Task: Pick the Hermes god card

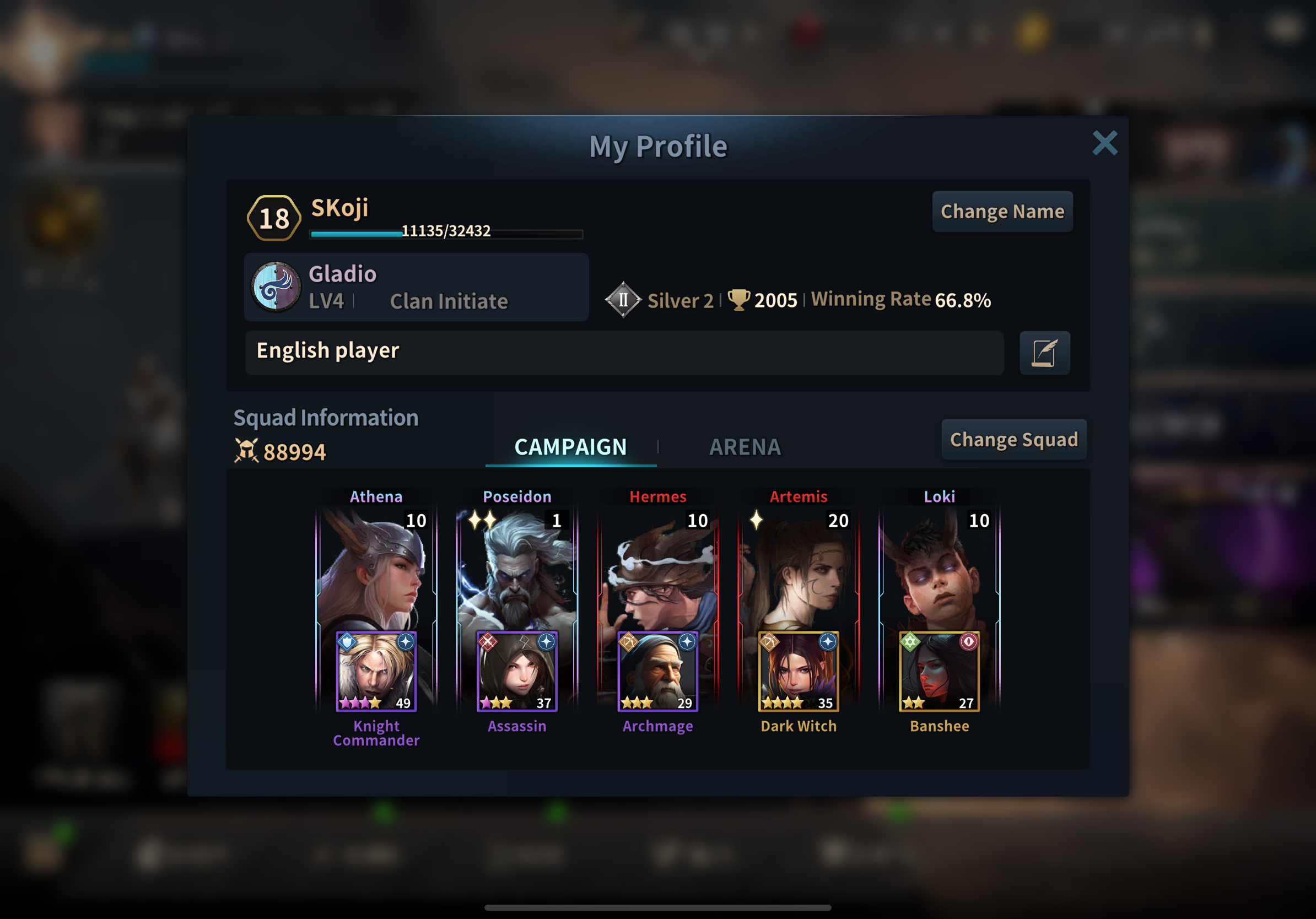Action: (x=657, y=567)
